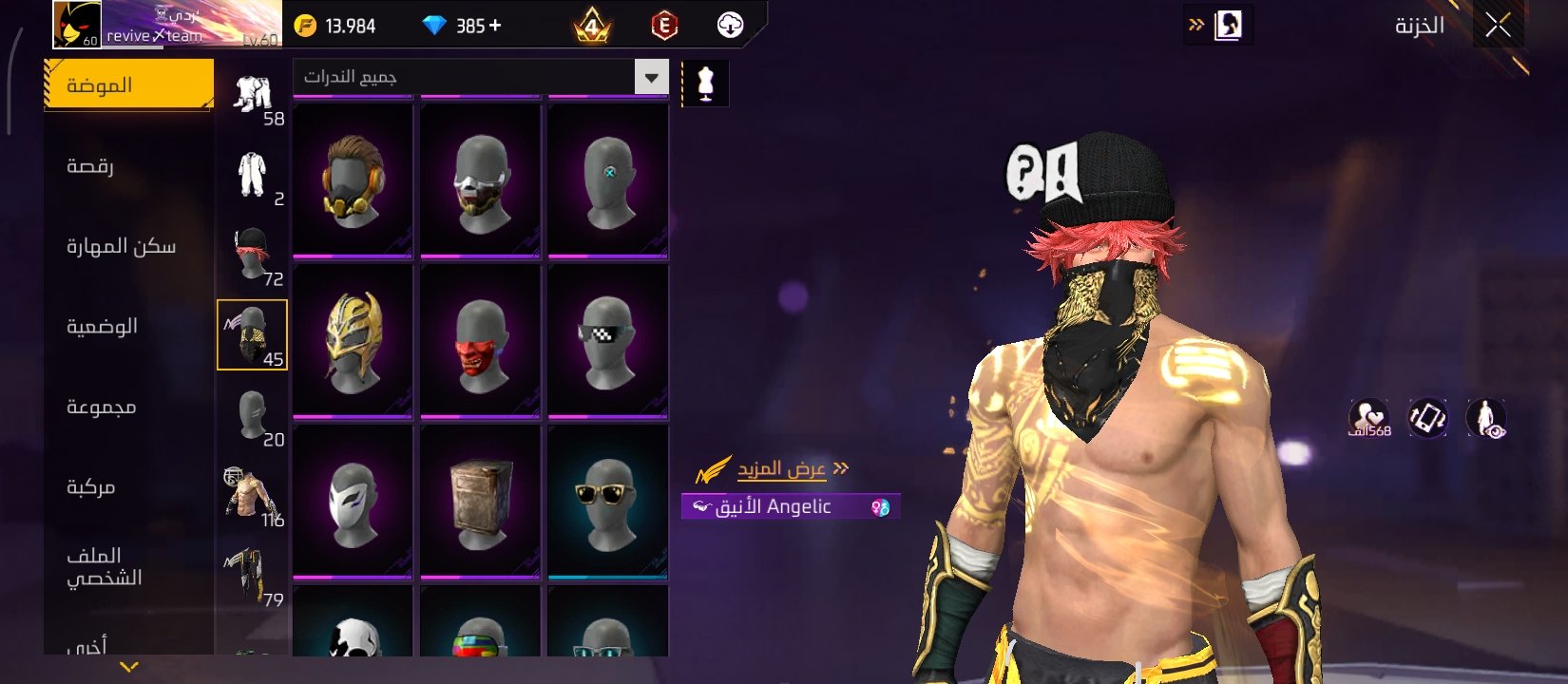
Task: Close the vault screen
Action: (1498, 26)
